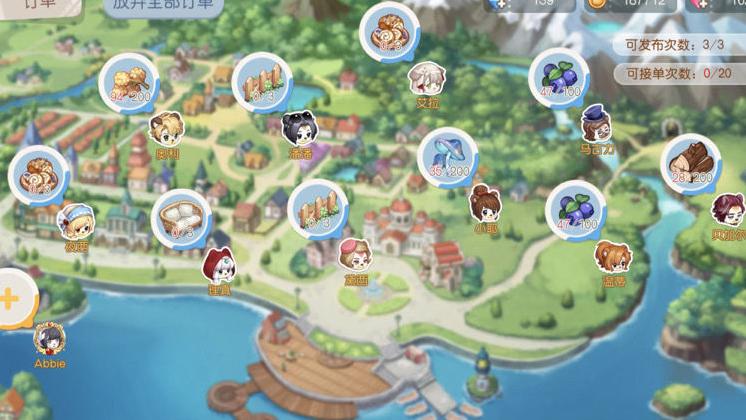Viewport: 746px width, 420px height.
Task: Select the black-haired character avatar
Action: [299, 129]
